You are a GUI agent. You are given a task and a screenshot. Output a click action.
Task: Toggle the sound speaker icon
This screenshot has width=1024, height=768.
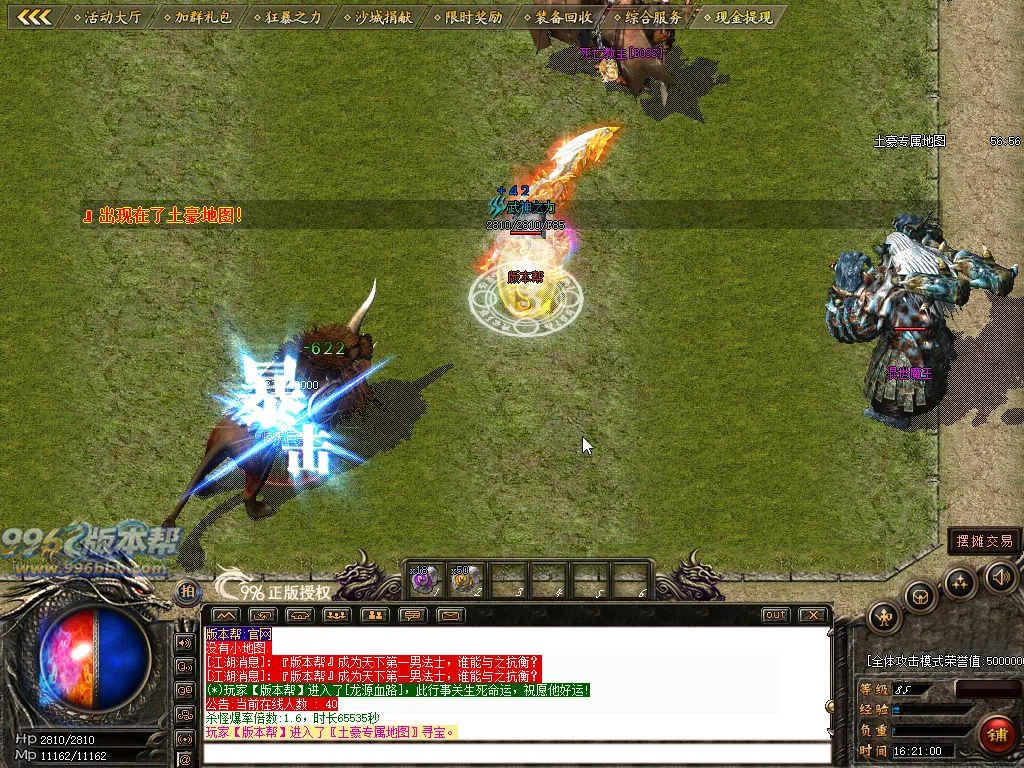[1000, 576]
